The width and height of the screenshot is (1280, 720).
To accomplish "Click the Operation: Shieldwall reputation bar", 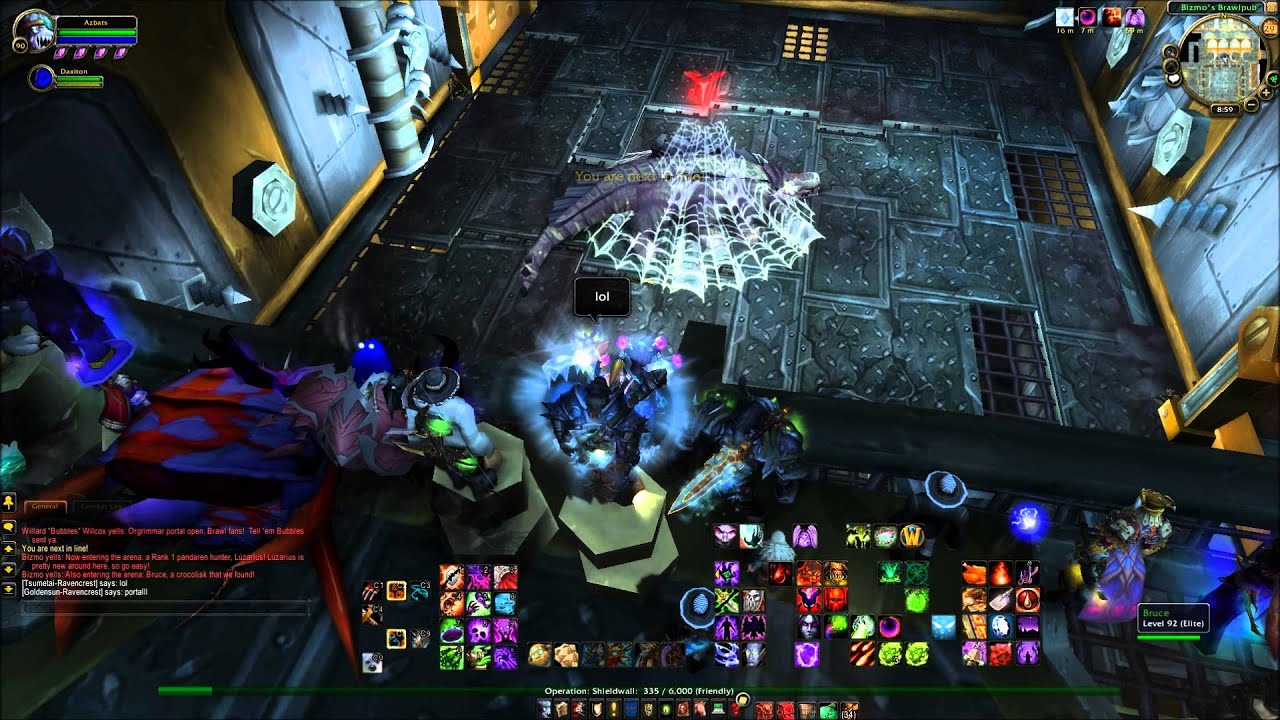I will click(x=640, y=690).
